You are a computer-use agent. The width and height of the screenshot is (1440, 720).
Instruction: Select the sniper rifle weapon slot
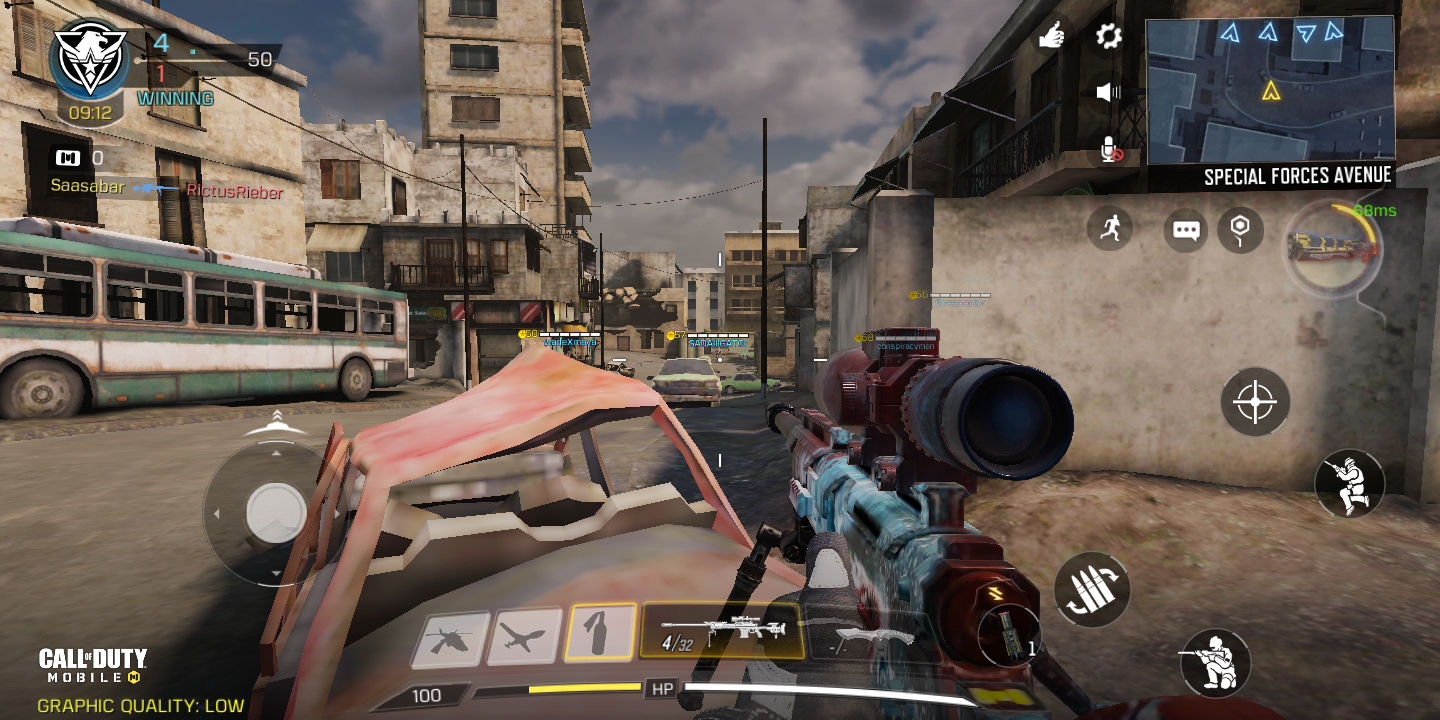722,631
